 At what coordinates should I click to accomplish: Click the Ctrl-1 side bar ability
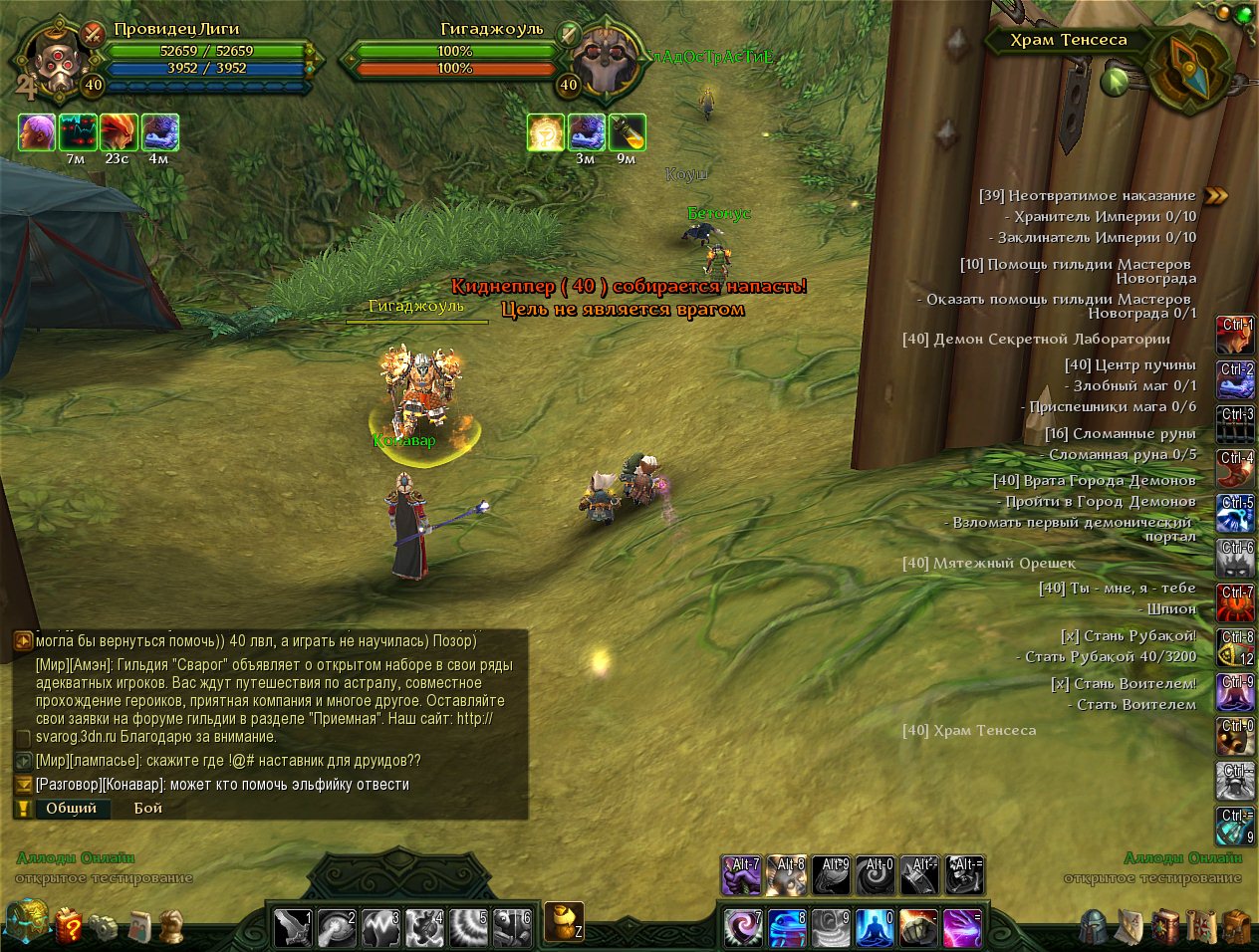pos(1236,336)
